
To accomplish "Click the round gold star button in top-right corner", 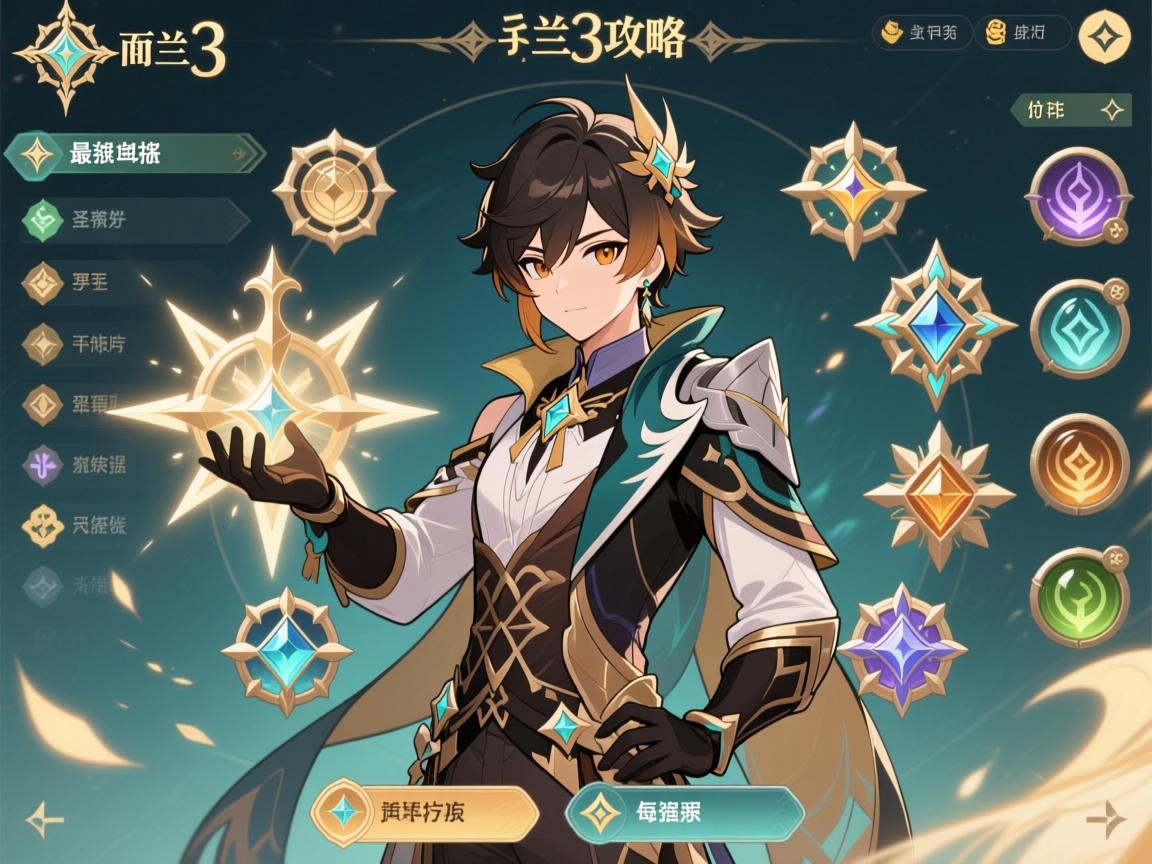I will point(1107,36).
